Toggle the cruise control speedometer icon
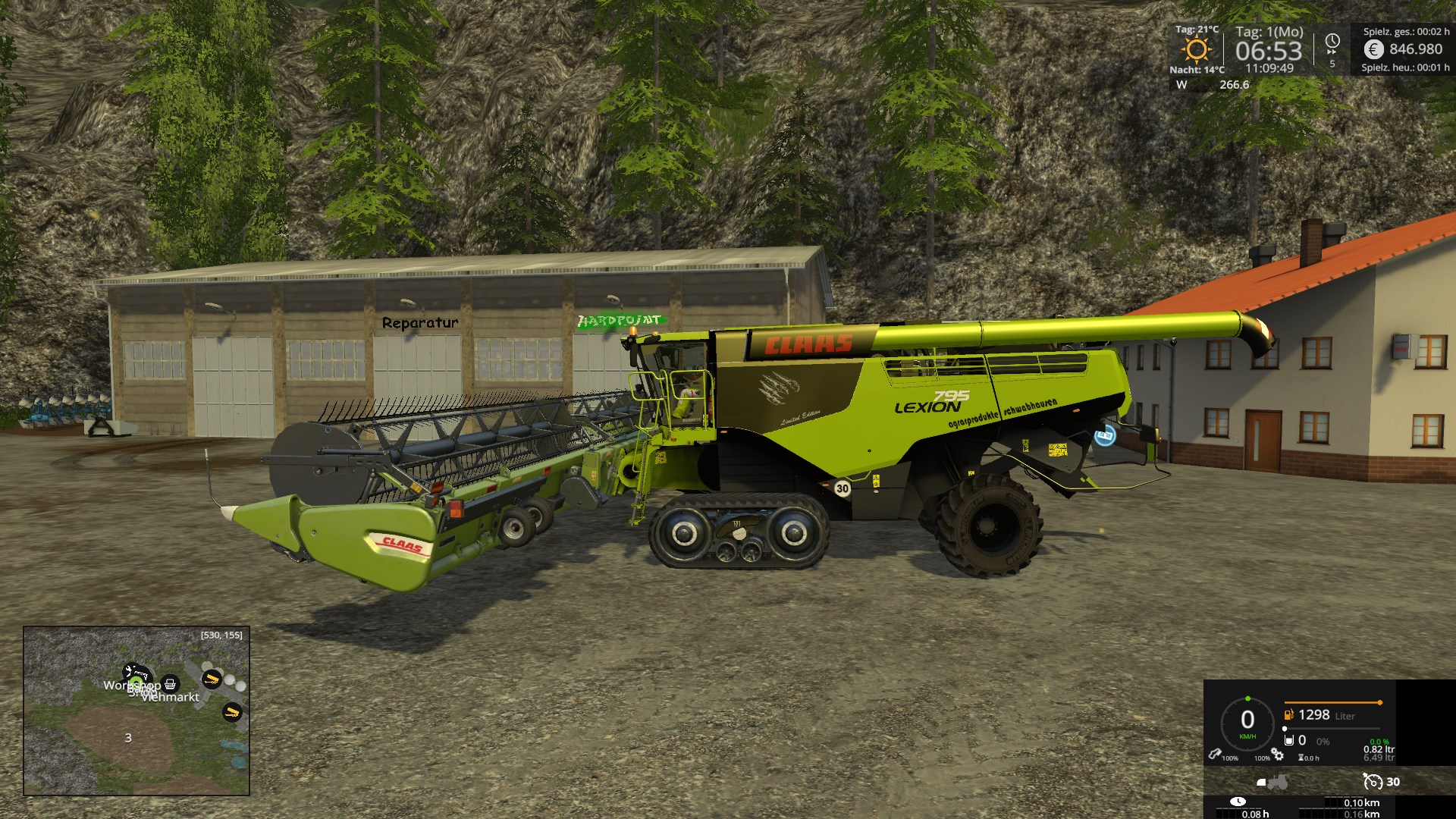 [x=1372, y=782]
